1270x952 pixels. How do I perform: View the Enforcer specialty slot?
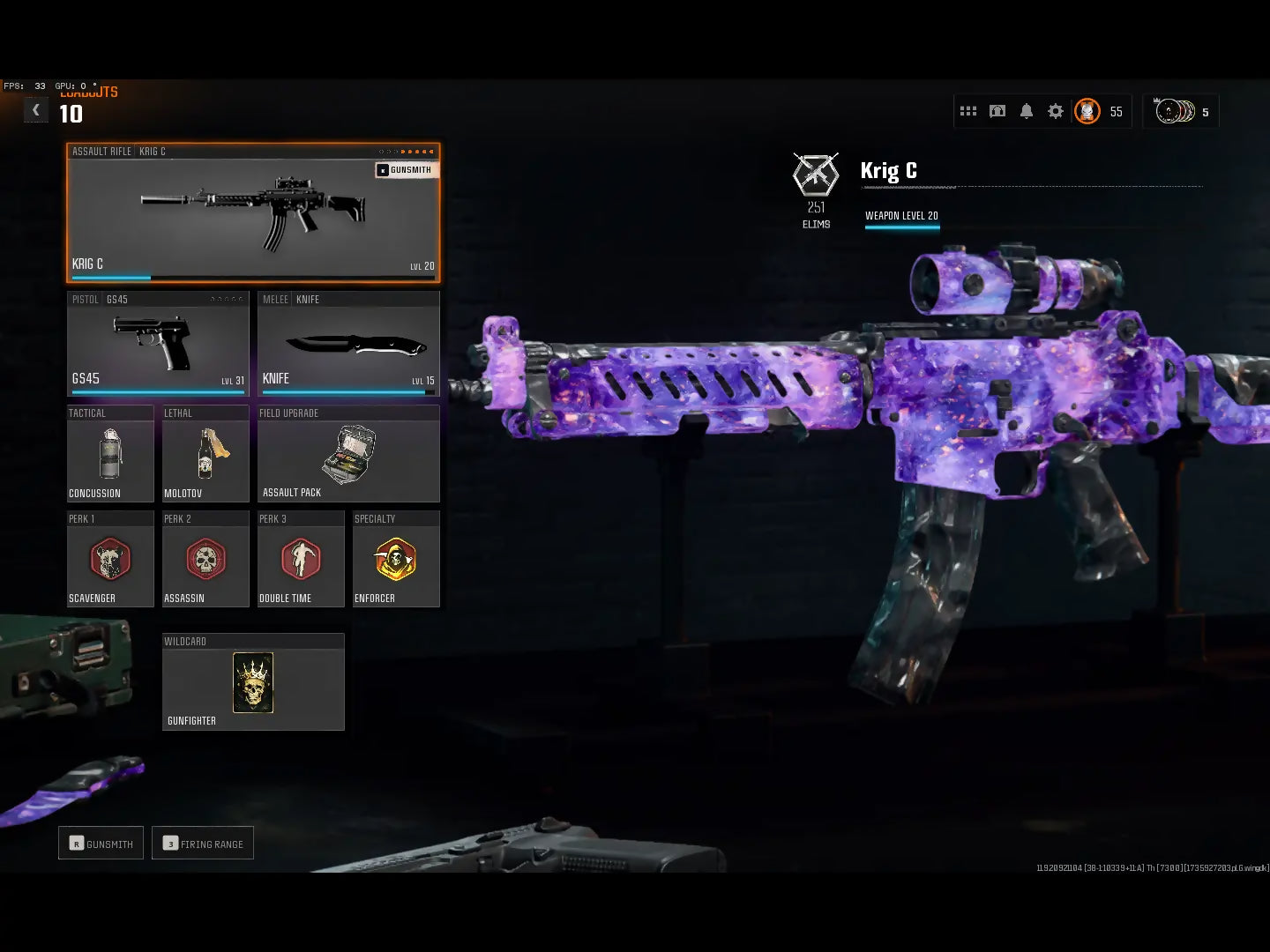[x=396, y=560]
